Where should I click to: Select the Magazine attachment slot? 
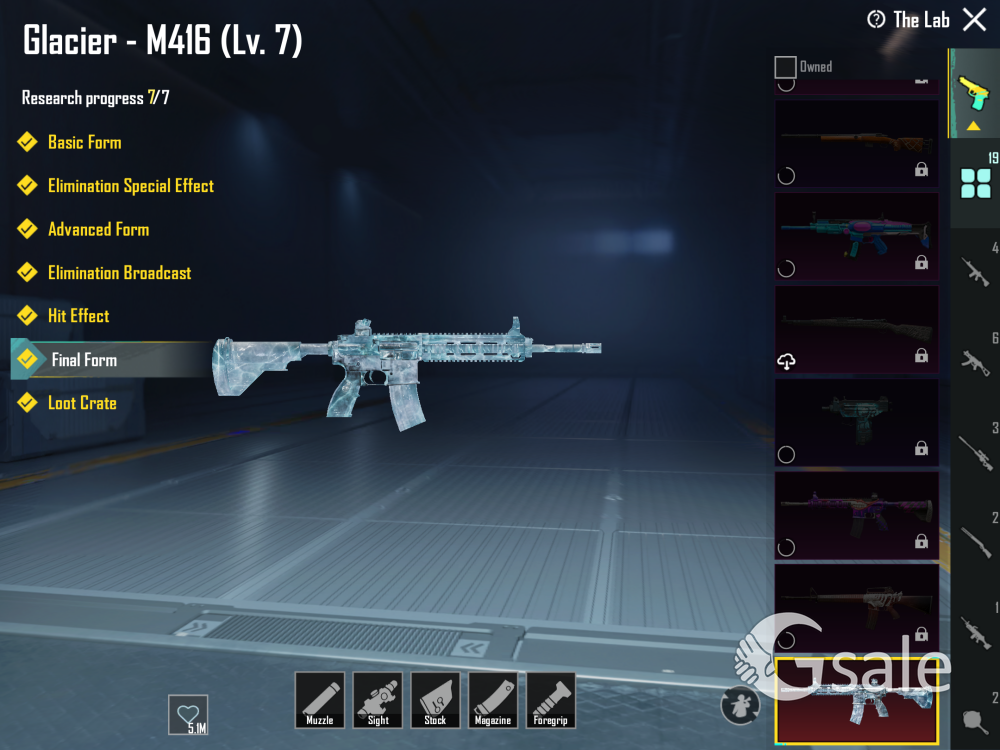pyautogui.click(x=493, y=699)
